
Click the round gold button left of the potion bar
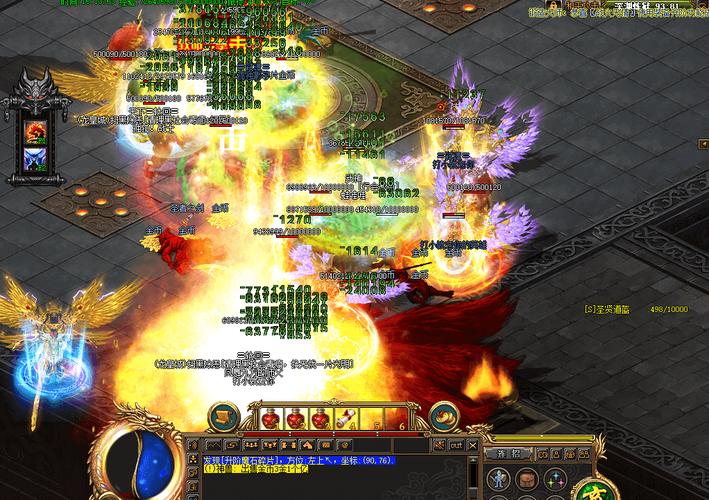pyautogui.click(x=224, y=416)
